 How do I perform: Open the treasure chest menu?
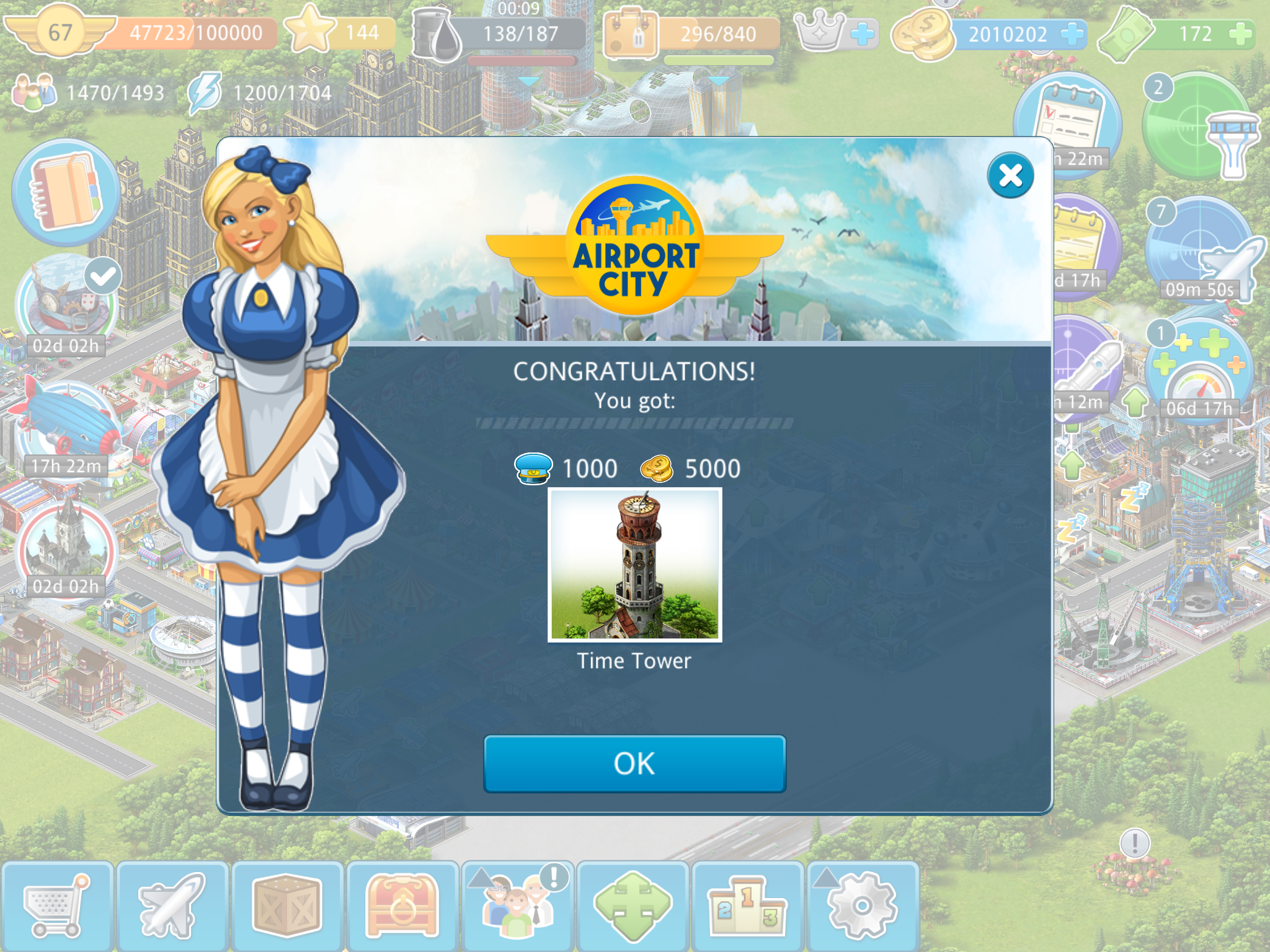(x=402, y=906)
